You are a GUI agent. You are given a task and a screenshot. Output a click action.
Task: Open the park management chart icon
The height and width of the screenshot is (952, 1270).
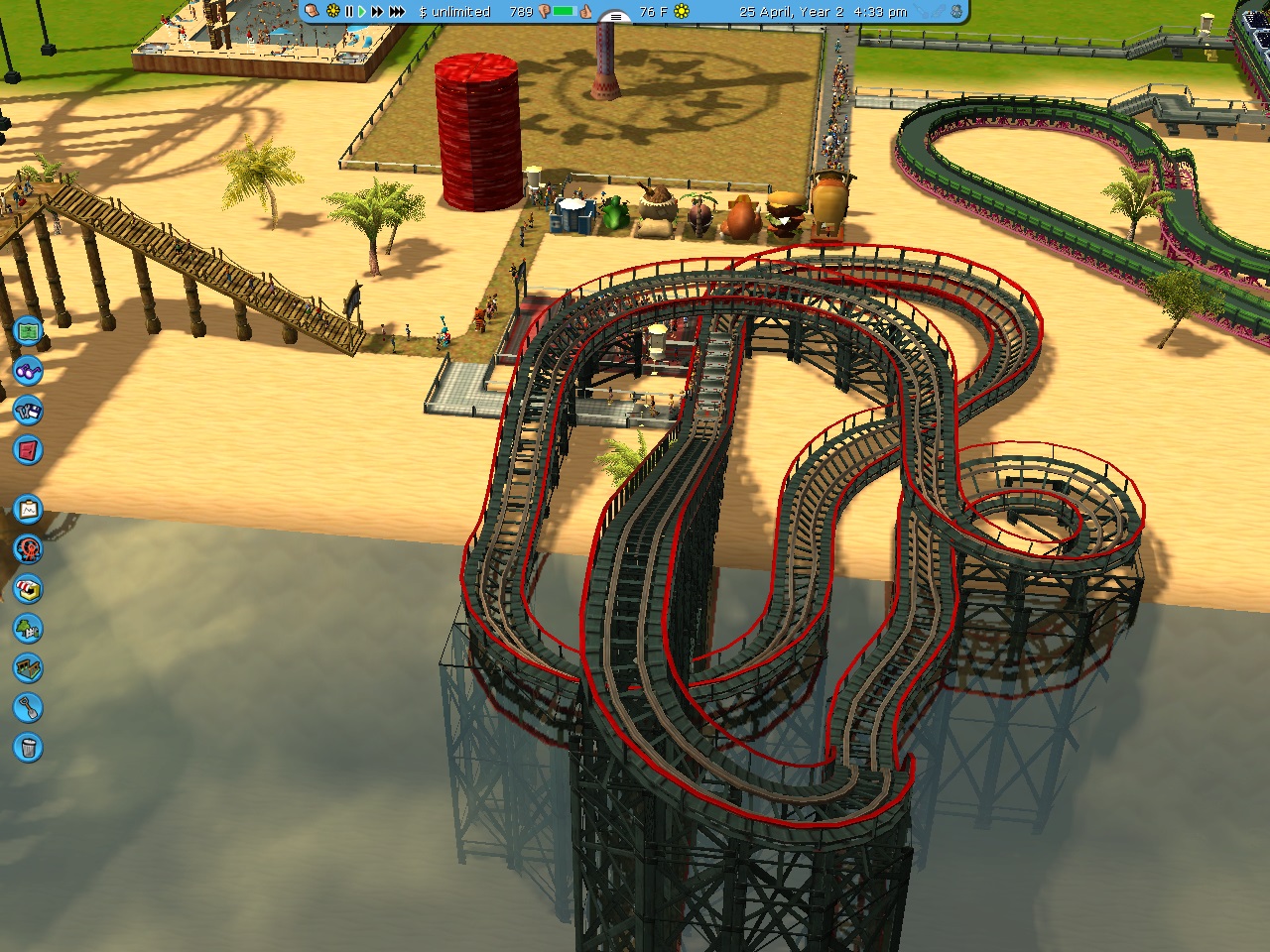(28, 510)
